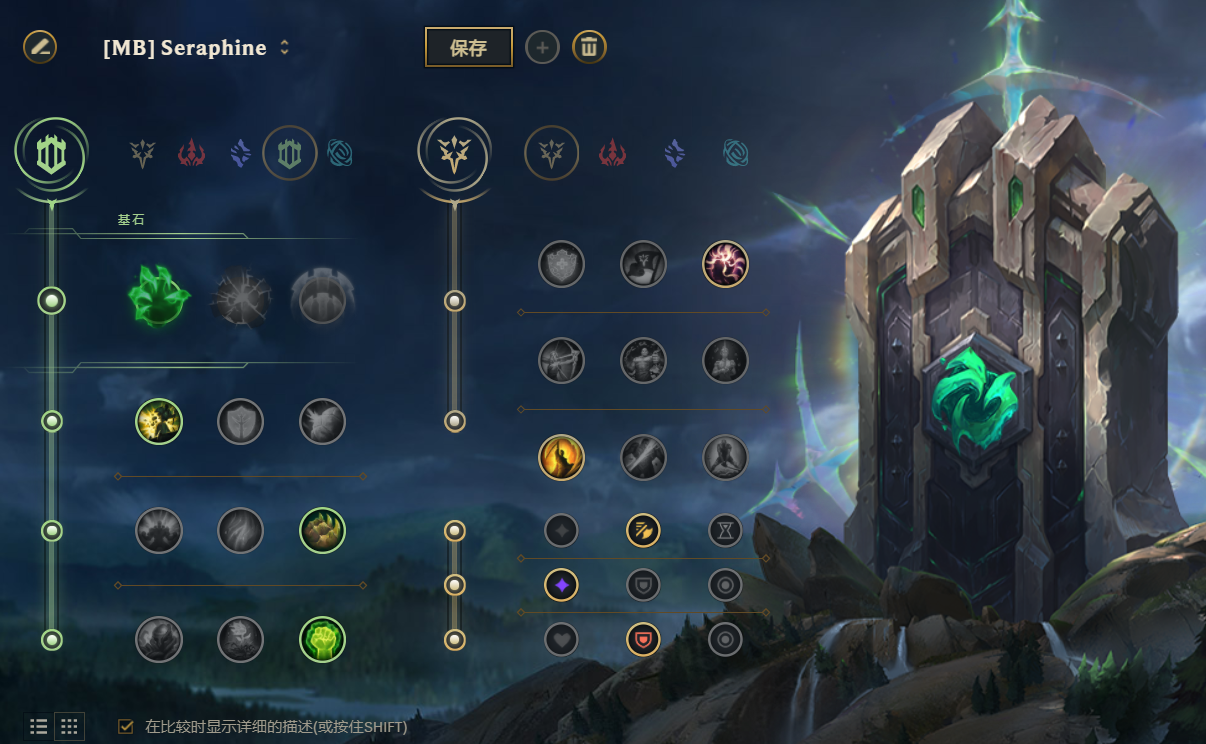The width and height of the screenshot is (1206, 744).
Task: Add a new rune page with plus button
Action: click(x=542, y=47)
